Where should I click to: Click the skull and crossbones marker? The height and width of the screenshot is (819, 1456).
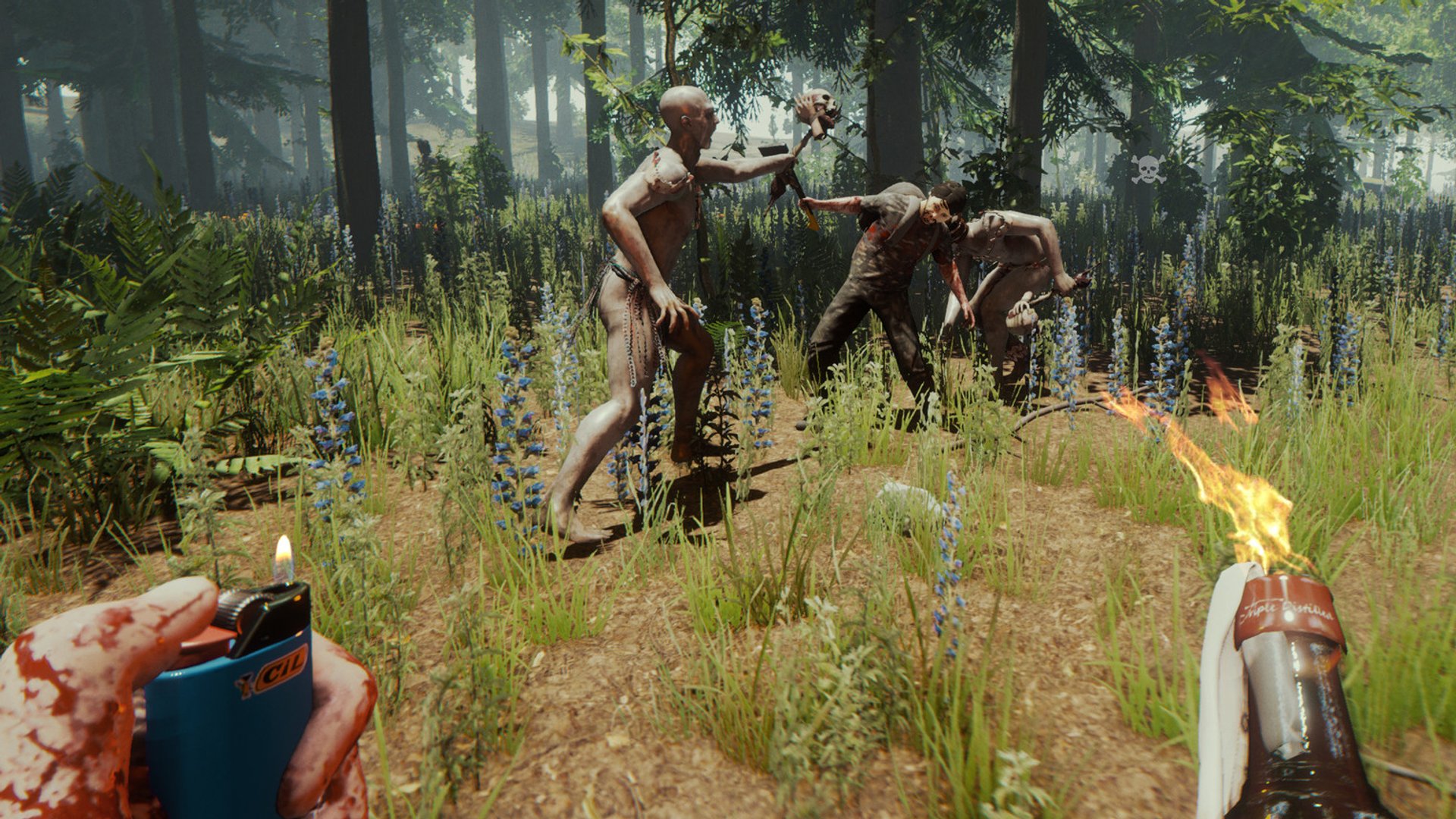pos(1148,169)
